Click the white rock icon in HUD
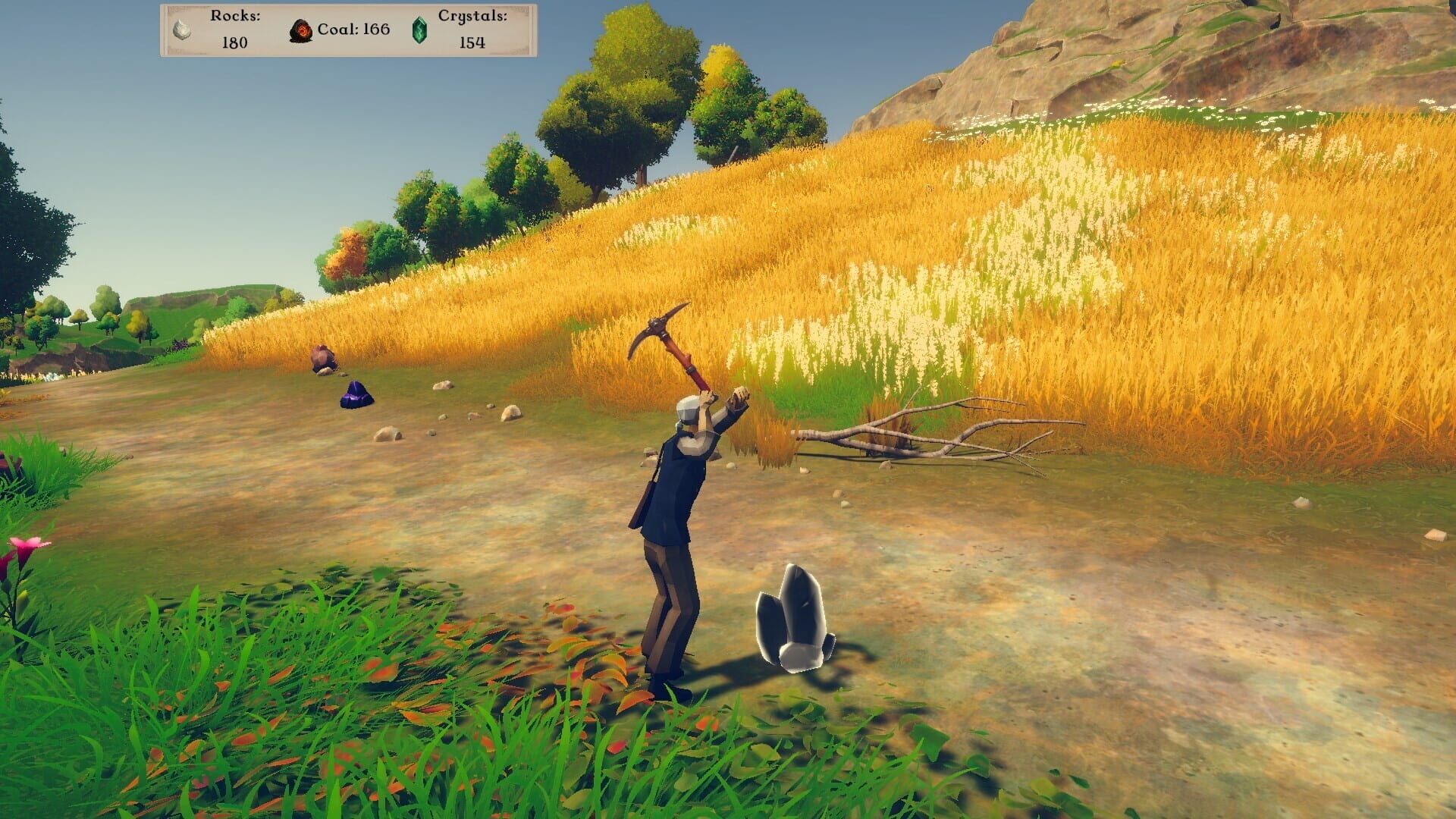 coord(180,31)
